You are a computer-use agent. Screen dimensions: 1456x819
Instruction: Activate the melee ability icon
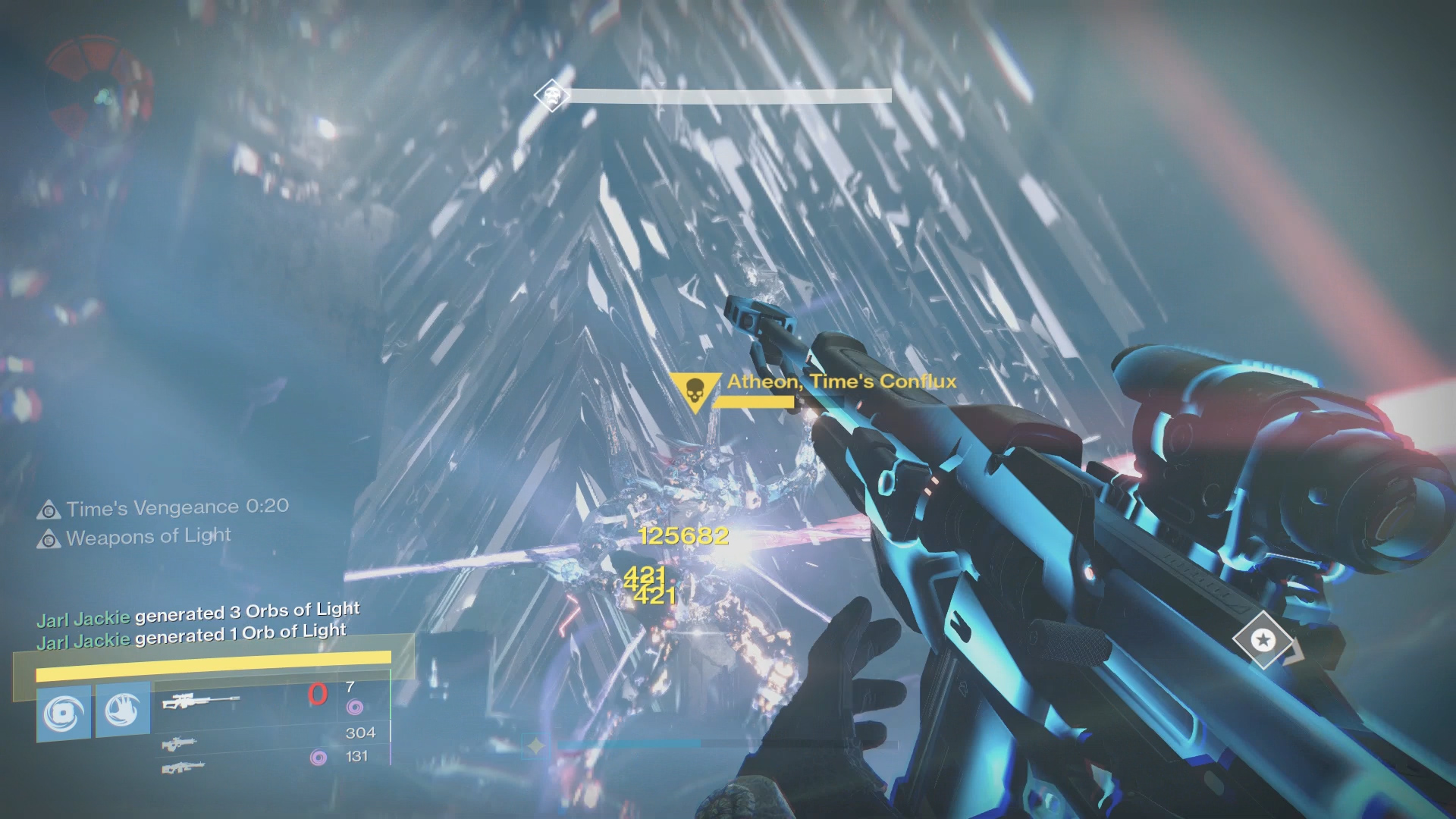(x=123, y=710)
